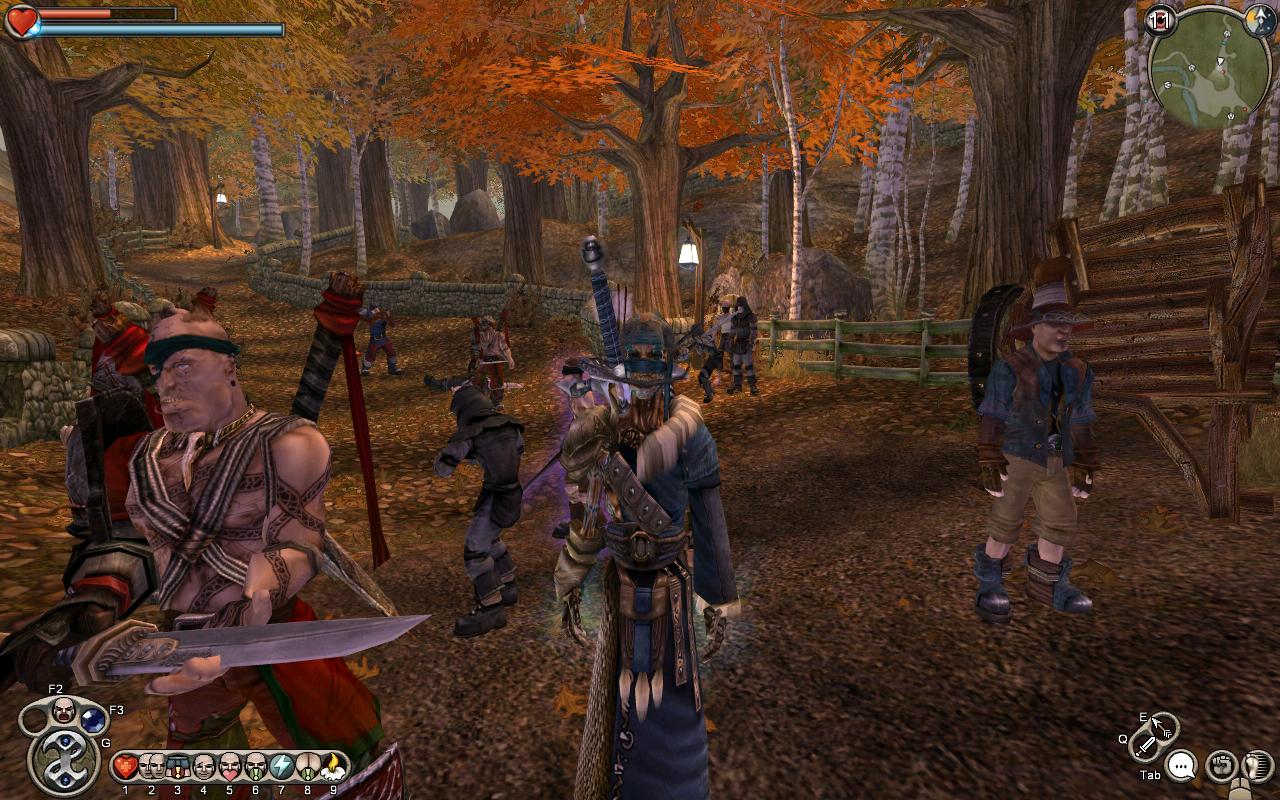Screen dimensions: 1280x800
Task: Select the two-heads expression in slot 2
Action: point(151,767)
